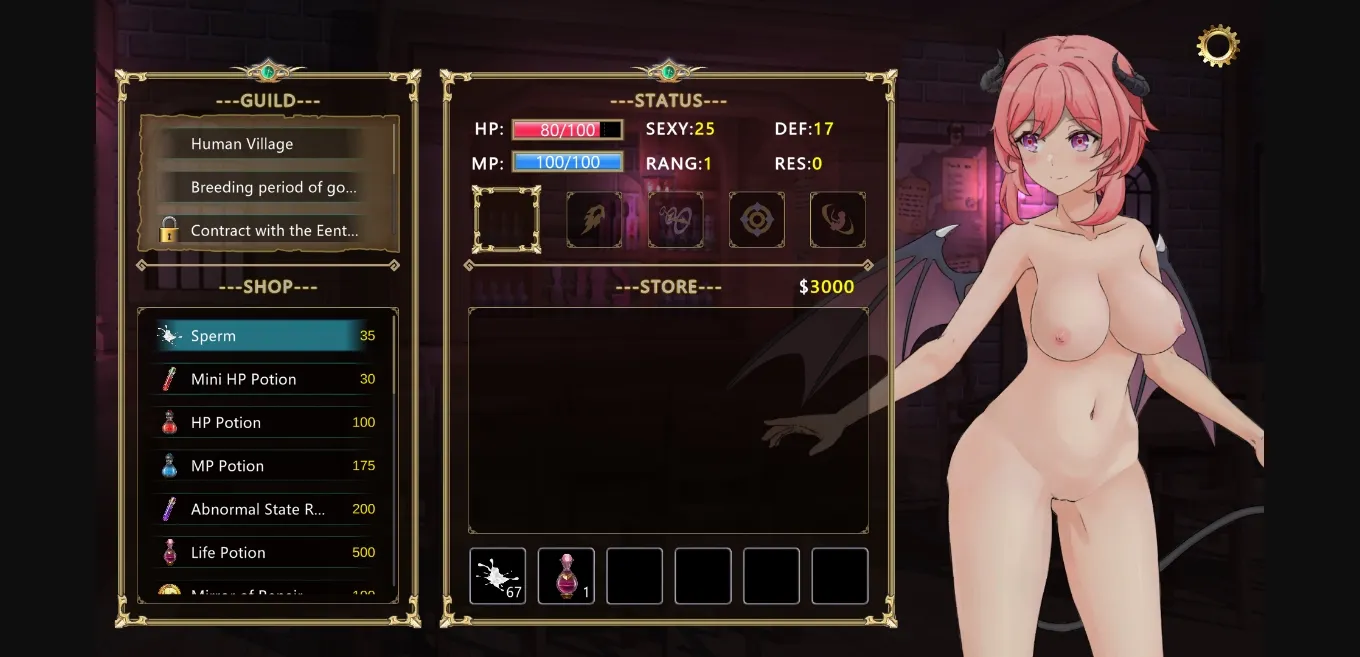Select the MP Potion shop entry
The height and width of the screenshot is (657, 1360).
pyautogui.click(x=266, y=466)
